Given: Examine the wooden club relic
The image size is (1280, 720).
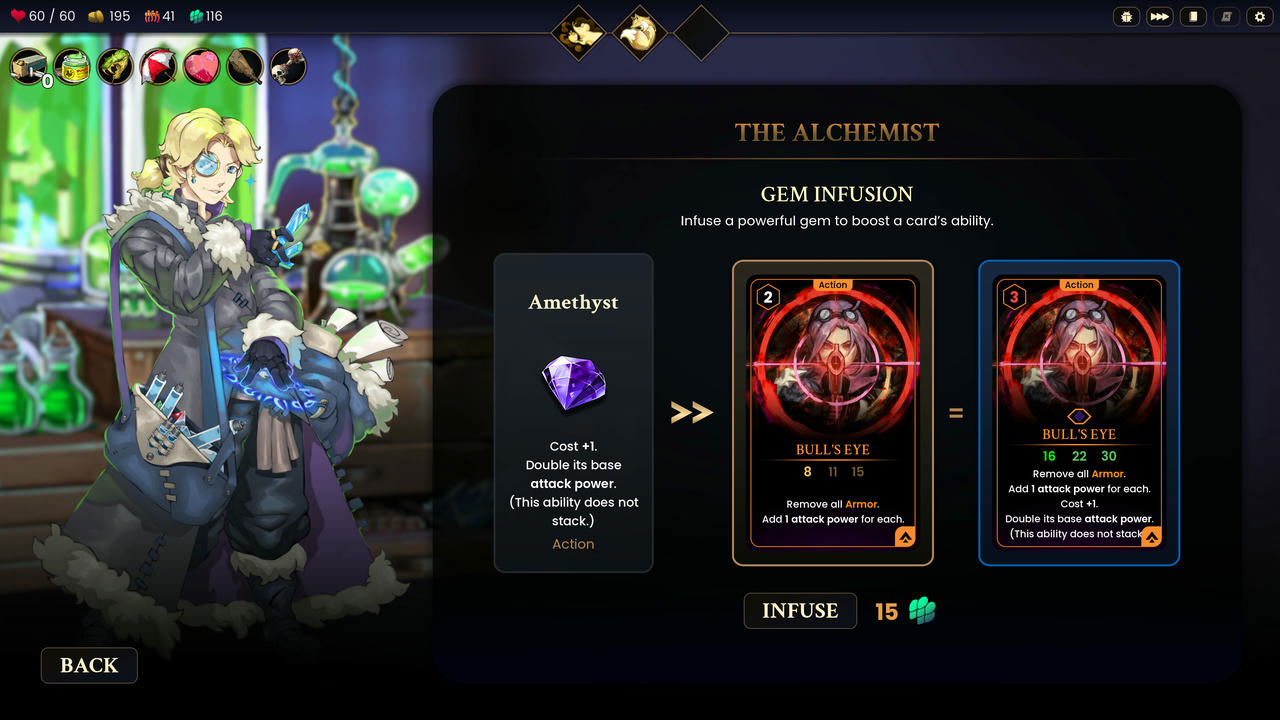Looking at the screenshot, I should click(245, 67).
